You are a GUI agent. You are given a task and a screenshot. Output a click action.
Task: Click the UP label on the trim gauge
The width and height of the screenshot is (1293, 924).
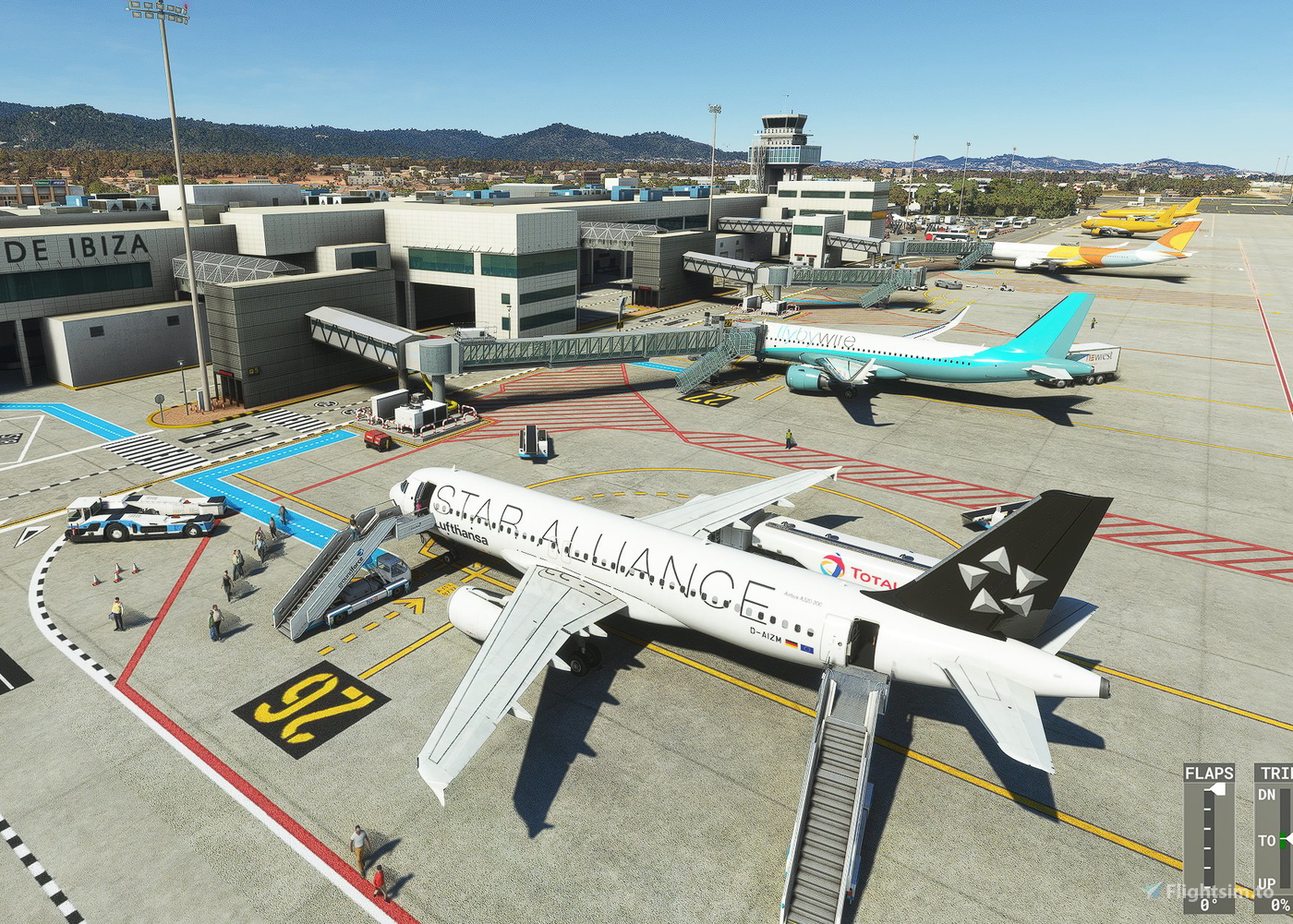(1266, 882)
